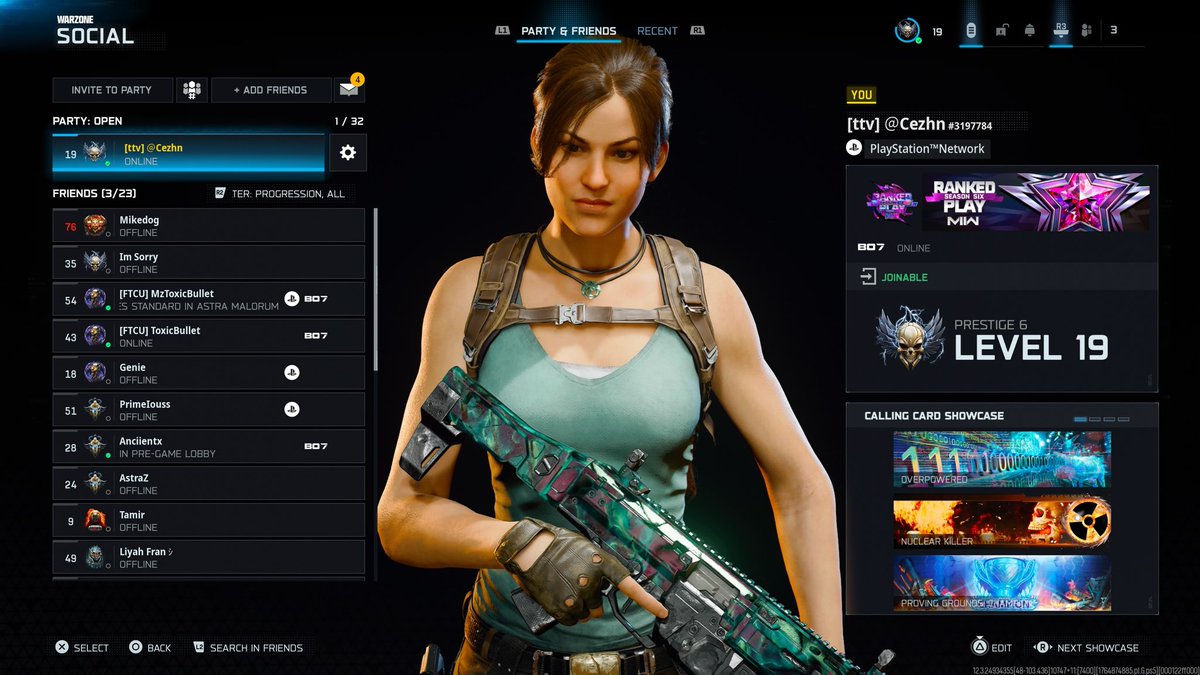This screenshot has width=1200, height=675.
Task: Select [FTCU] MzToxicBullet friend entry
Action: [208, 300]
